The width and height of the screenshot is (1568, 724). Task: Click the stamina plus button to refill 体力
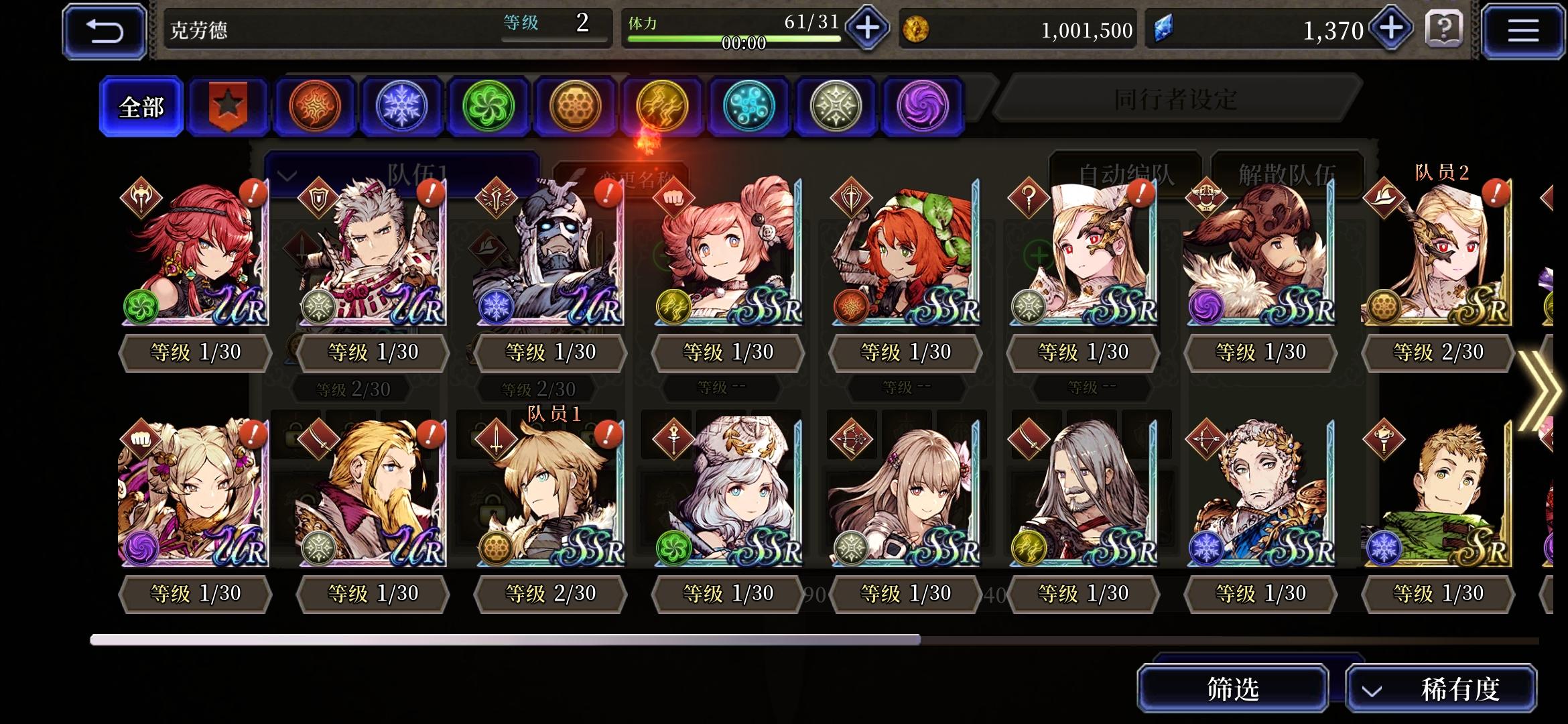866,28
